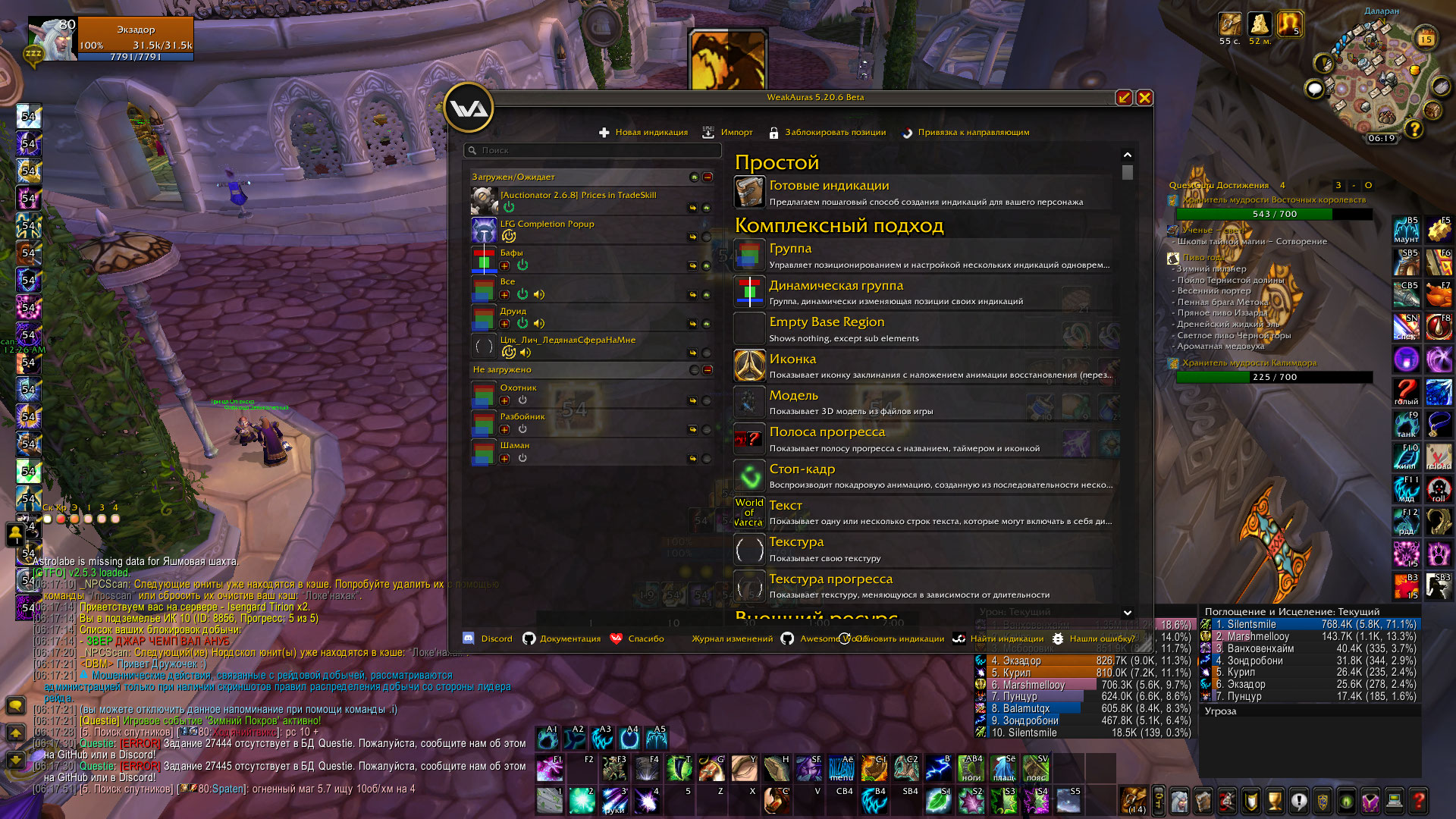
Task: Report a bug via the Нашли ошибку icon
Action: tap(1059, 639)
